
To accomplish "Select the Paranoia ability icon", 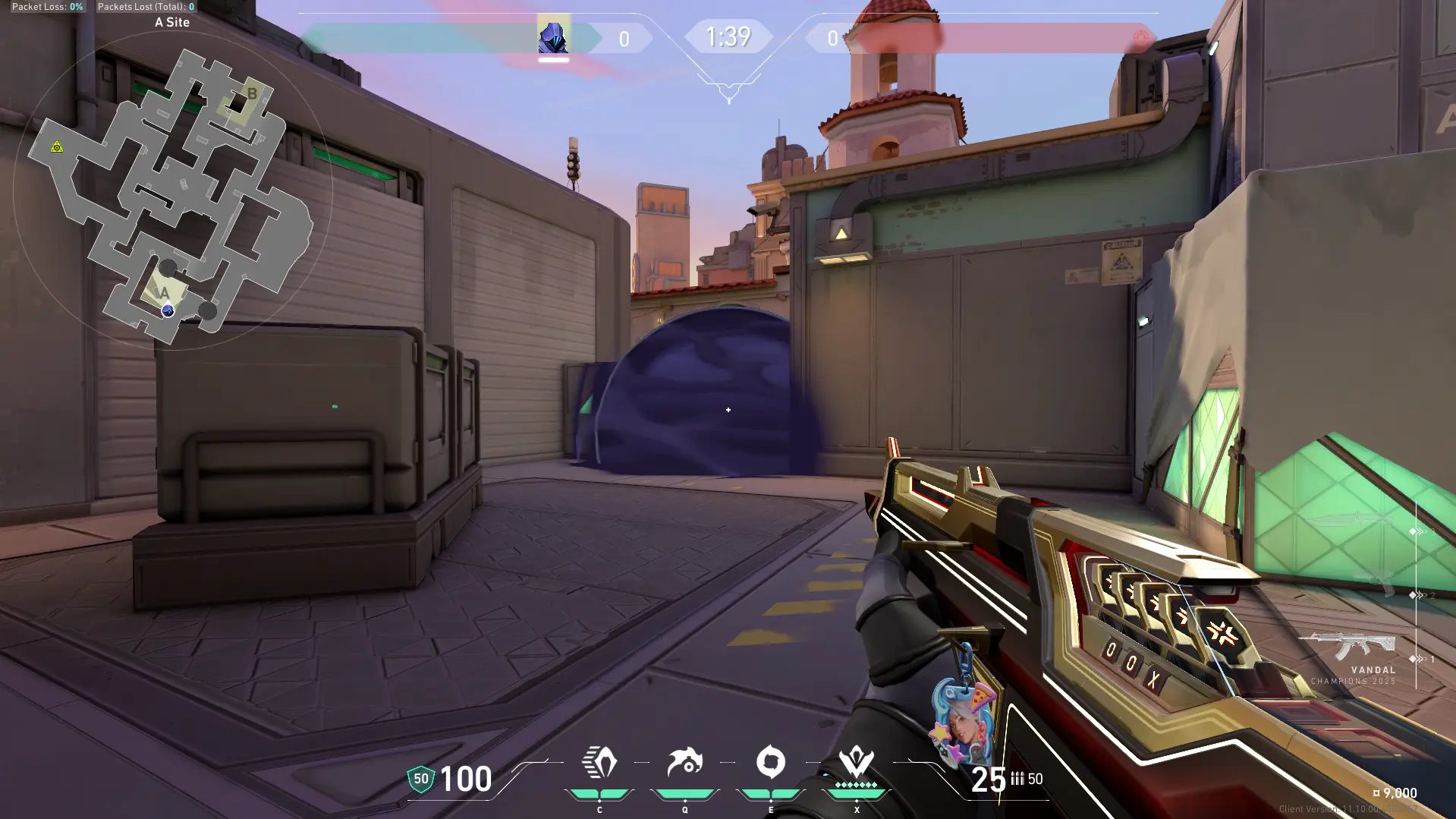I will (685, 763).
